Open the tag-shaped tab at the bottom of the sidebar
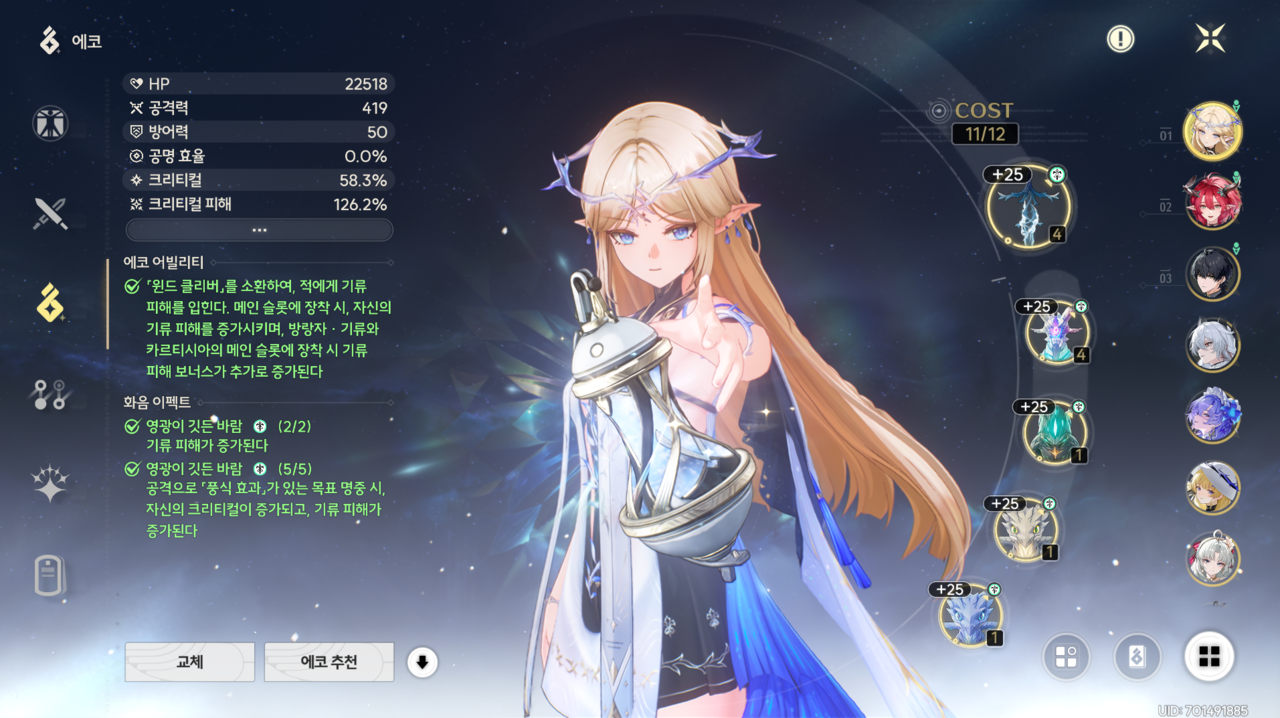Image resolution: width=1280 pixels, height=718 pixels. pyautogui.click(x=50, y=577)
